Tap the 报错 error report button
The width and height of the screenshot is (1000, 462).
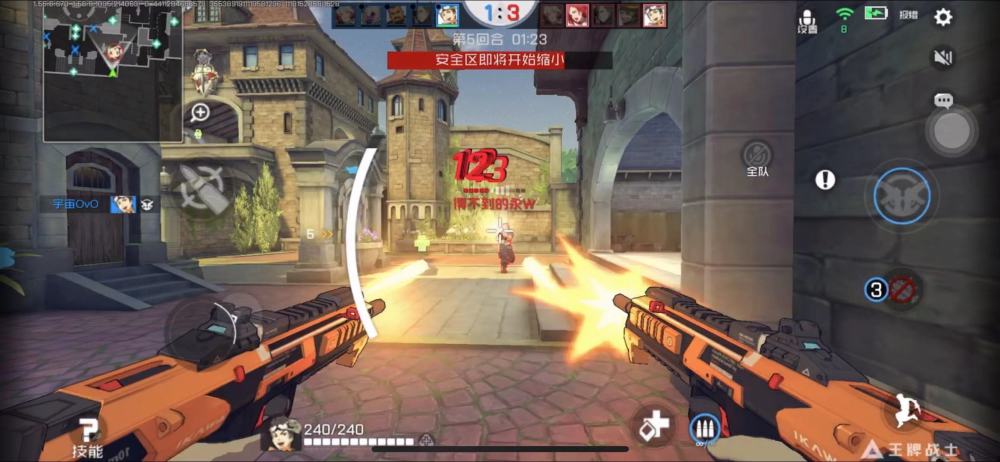coord(908,16)
